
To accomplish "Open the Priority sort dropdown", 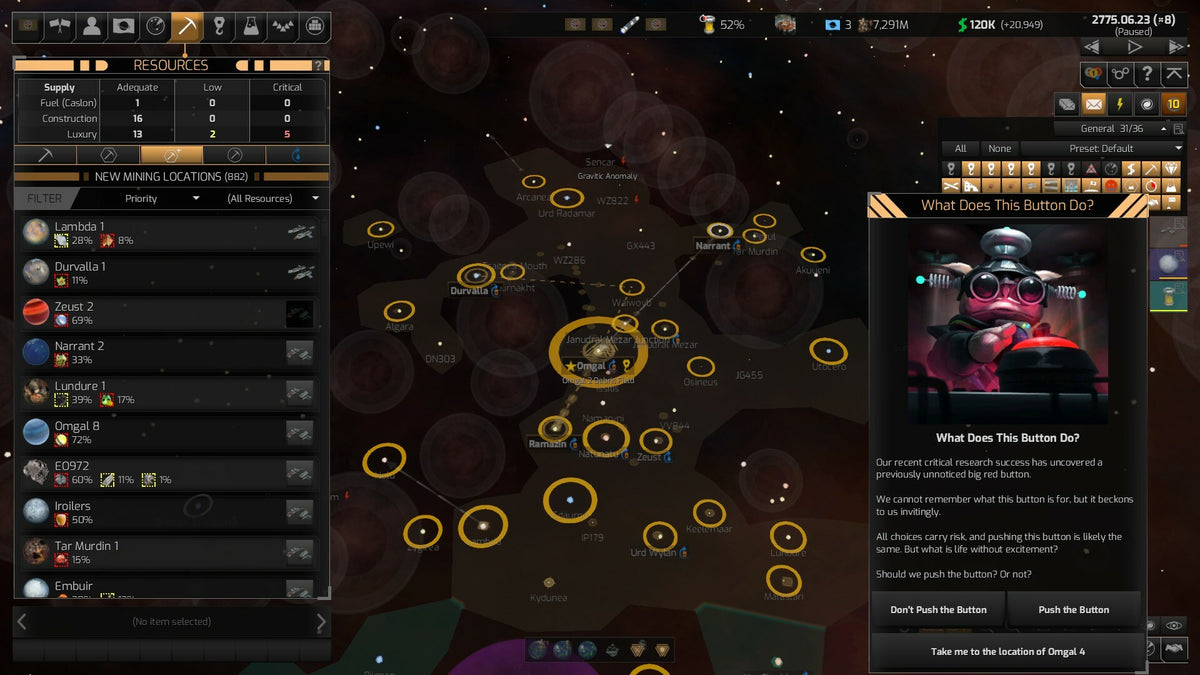I will 161,198.
